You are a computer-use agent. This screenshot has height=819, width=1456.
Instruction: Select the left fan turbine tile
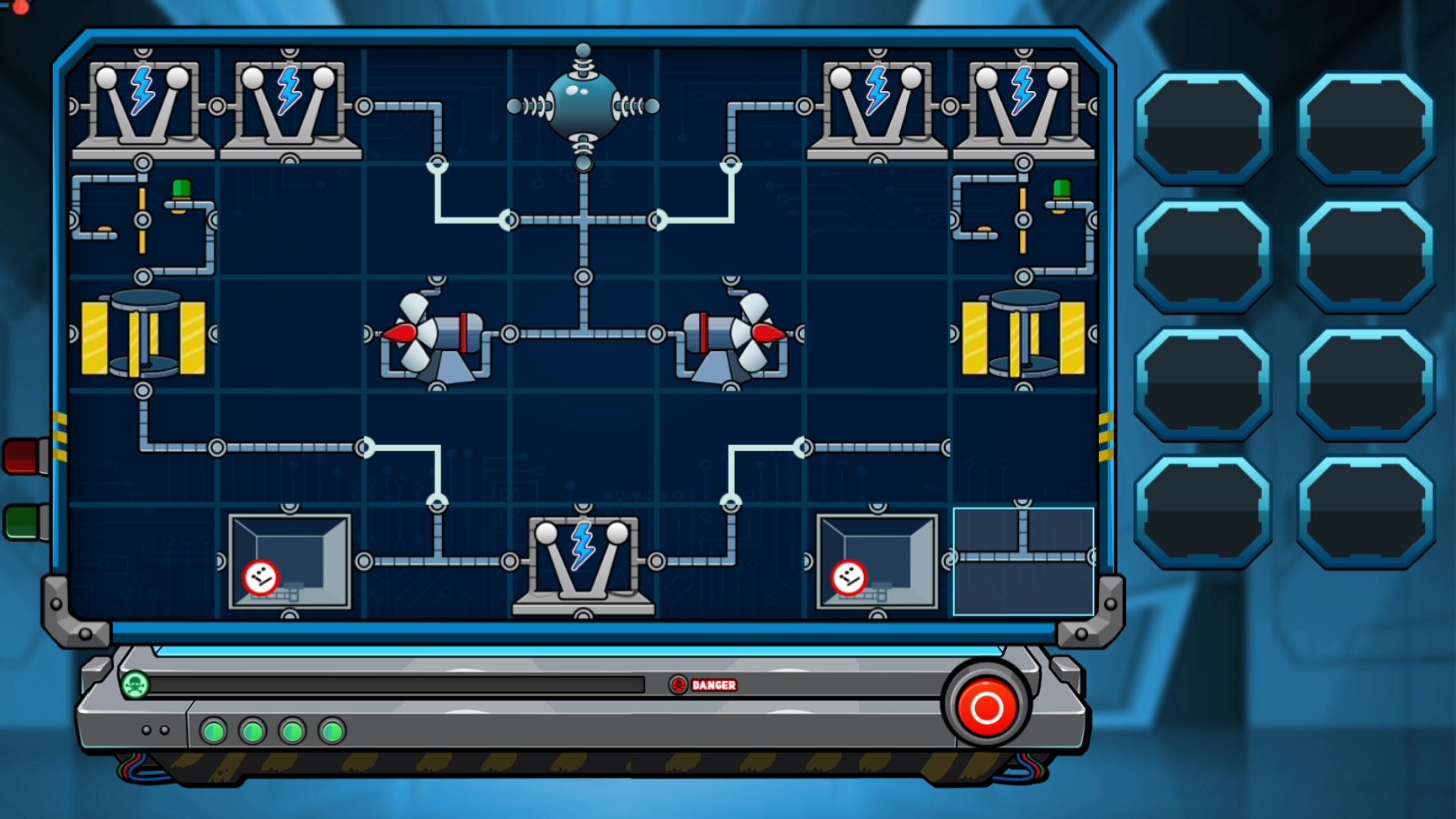pos(437,334)
